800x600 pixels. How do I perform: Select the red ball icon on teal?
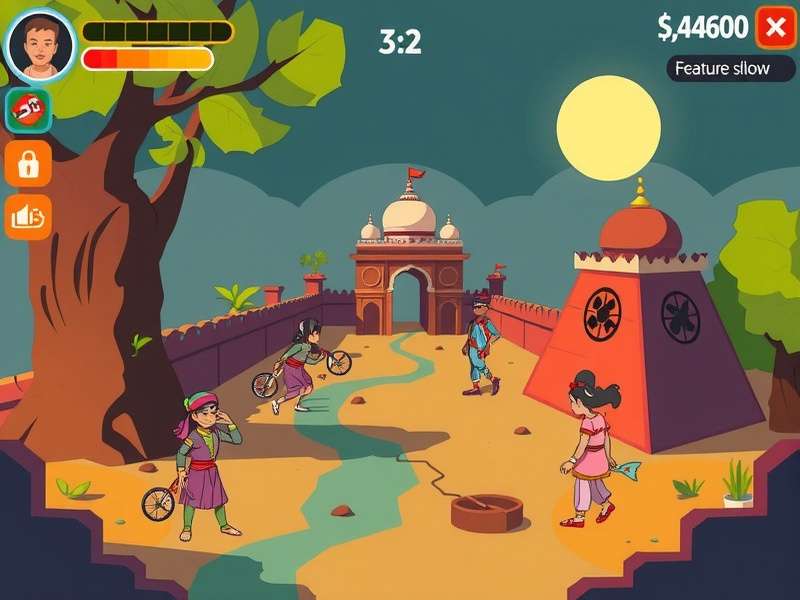point(28,110)
